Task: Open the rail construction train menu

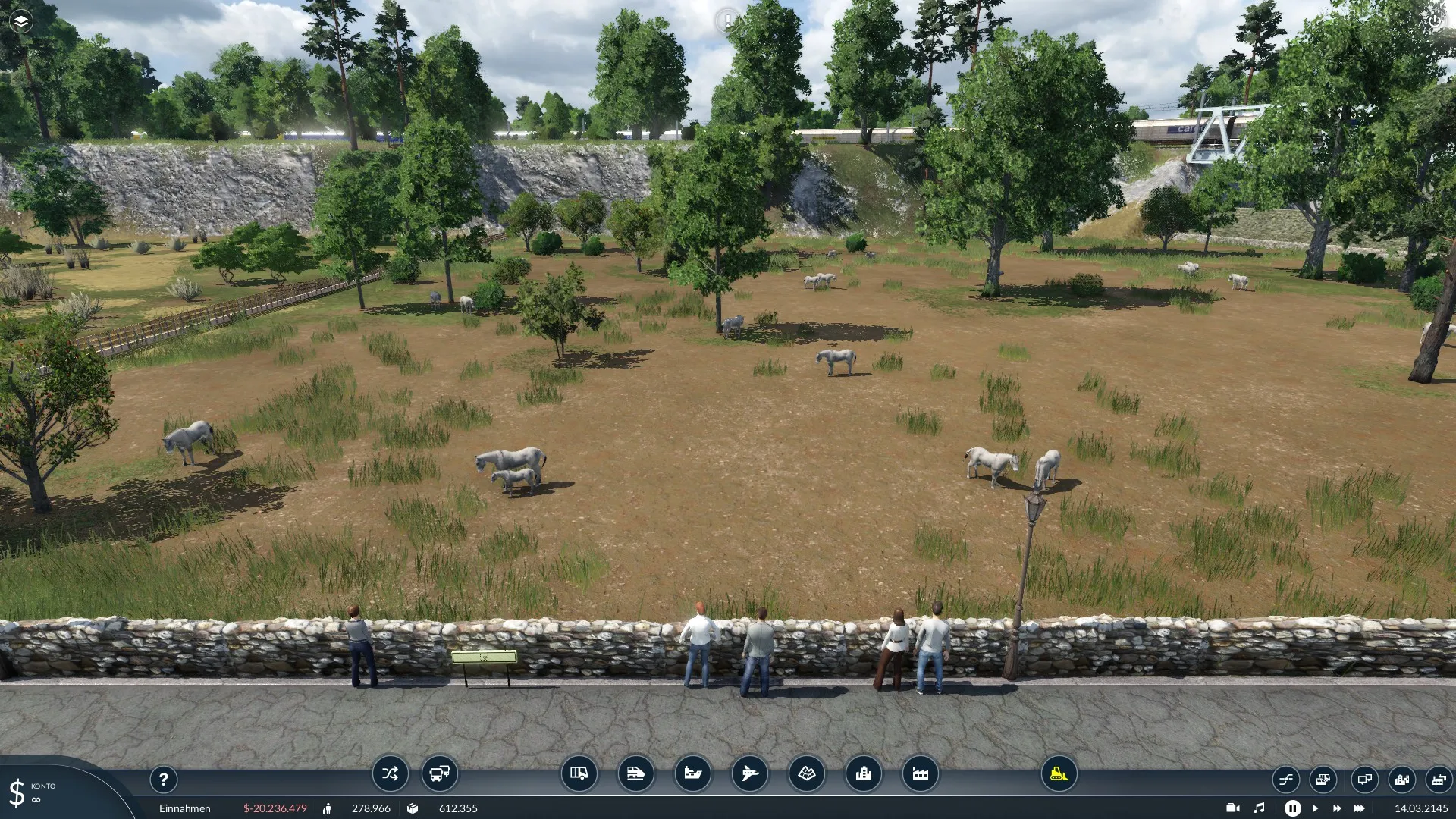Action: (635, 773)
